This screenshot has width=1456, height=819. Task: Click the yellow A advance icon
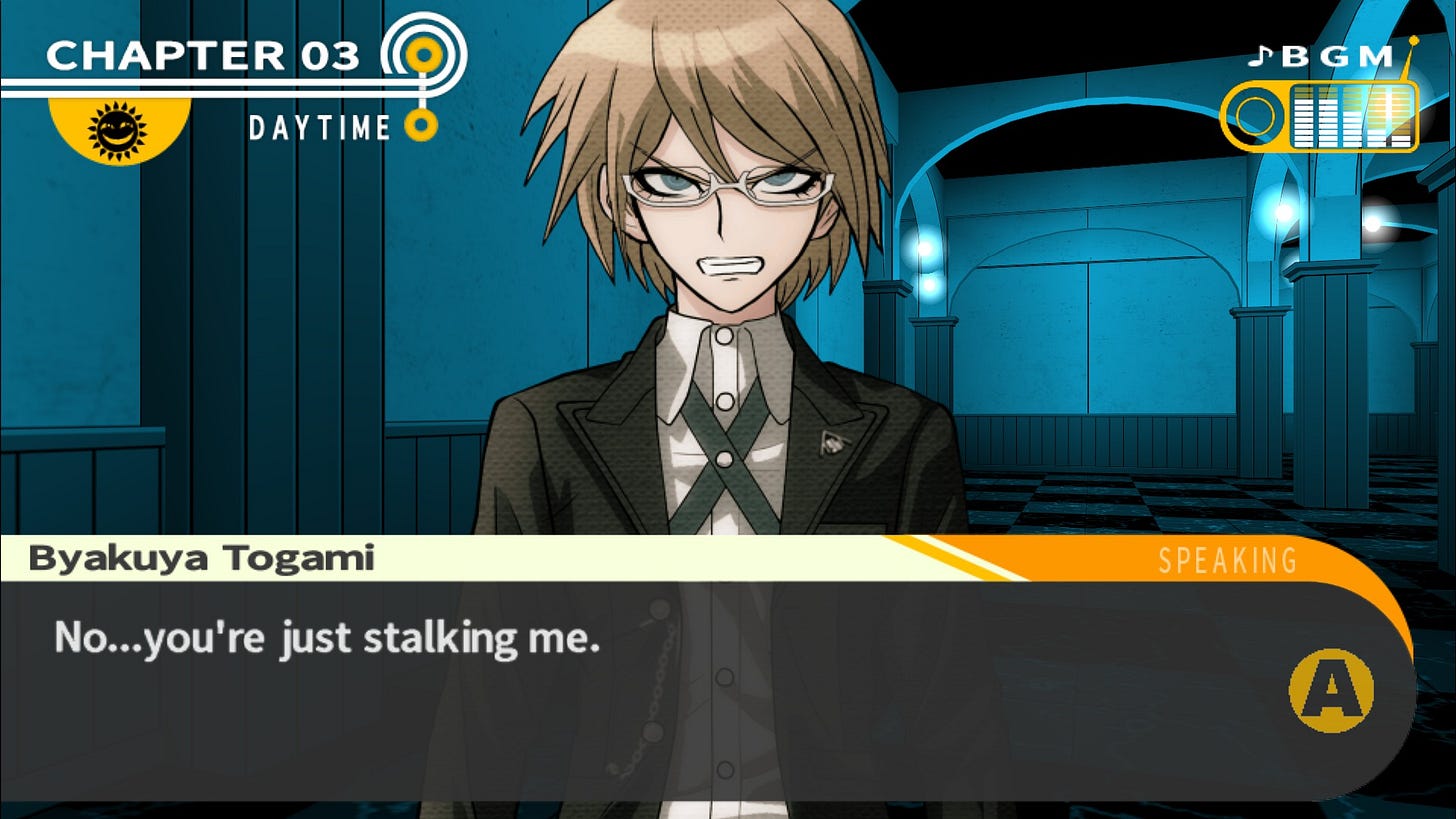(1332, 691)
